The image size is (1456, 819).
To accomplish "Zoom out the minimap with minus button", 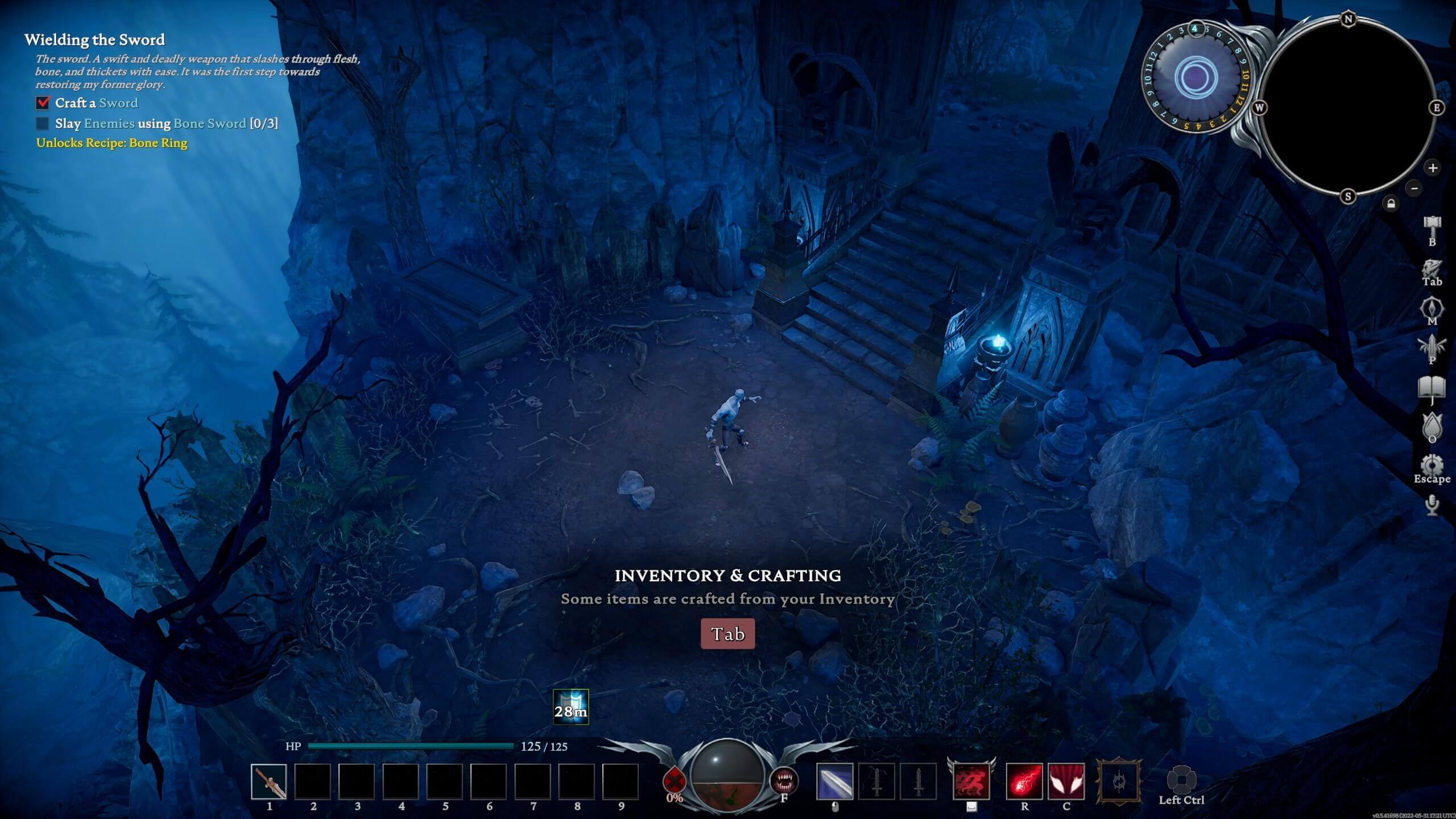I will (1414, 188).
